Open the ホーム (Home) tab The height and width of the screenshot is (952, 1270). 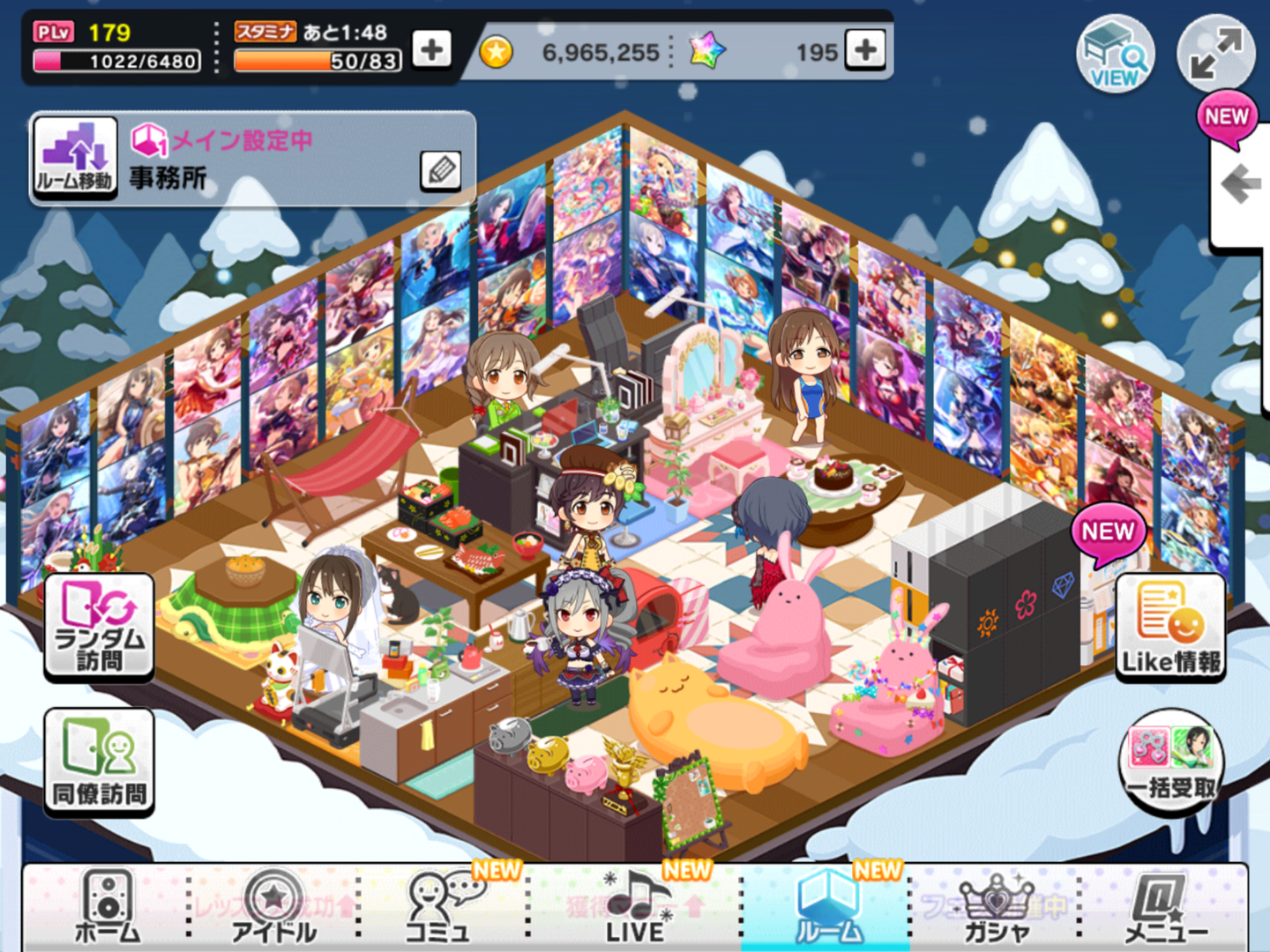pos(107,906)
